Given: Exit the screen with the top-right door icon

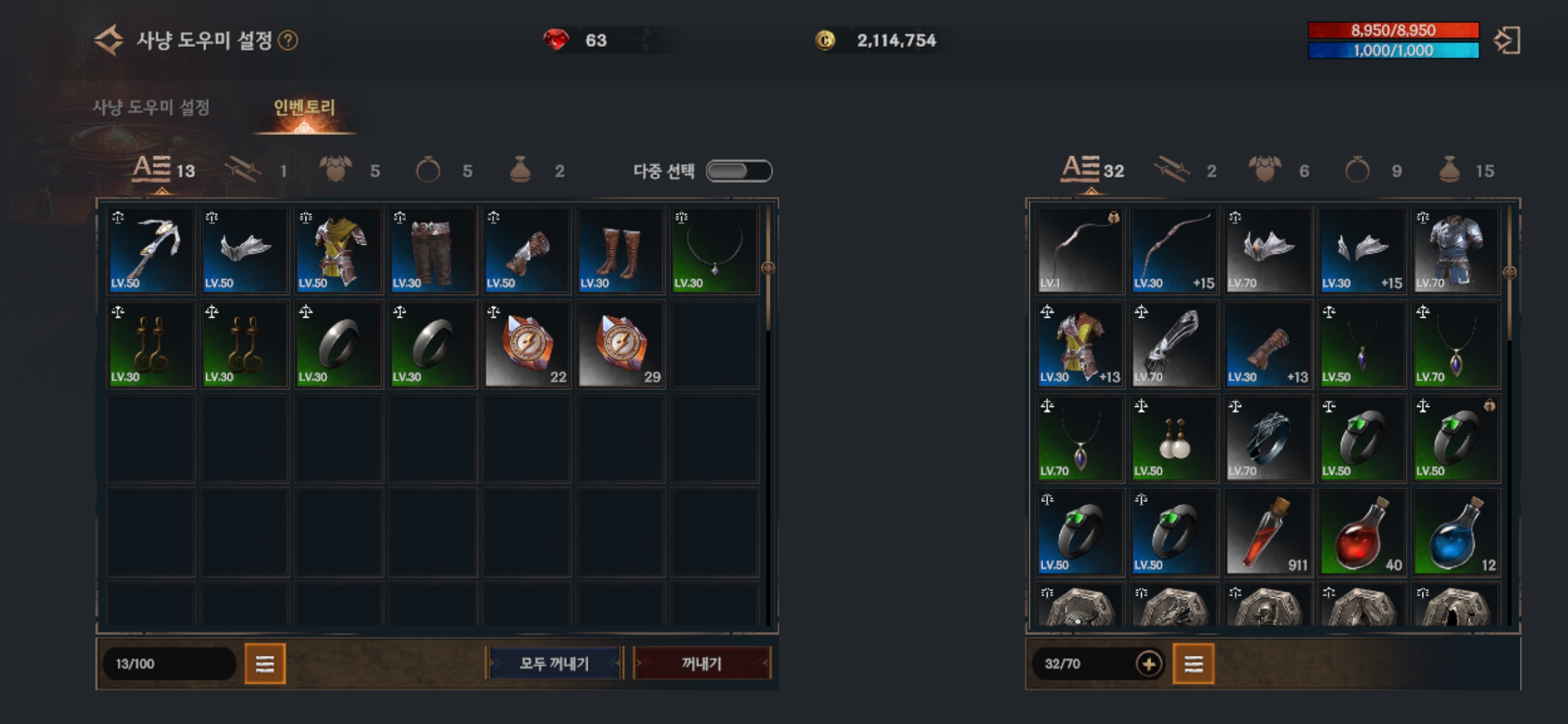Looking at the screenshot, I should pos(1507,40).
